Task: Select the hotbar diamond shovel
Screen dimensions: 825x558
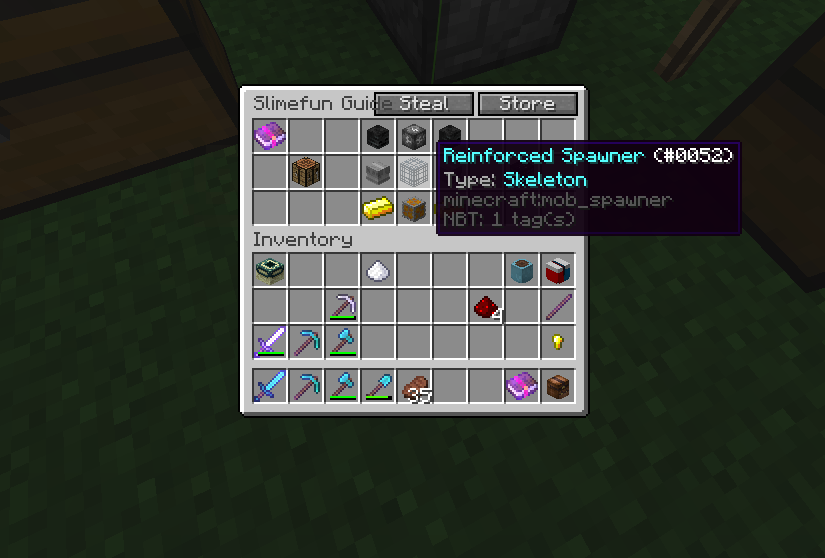Action: [378, 385]
